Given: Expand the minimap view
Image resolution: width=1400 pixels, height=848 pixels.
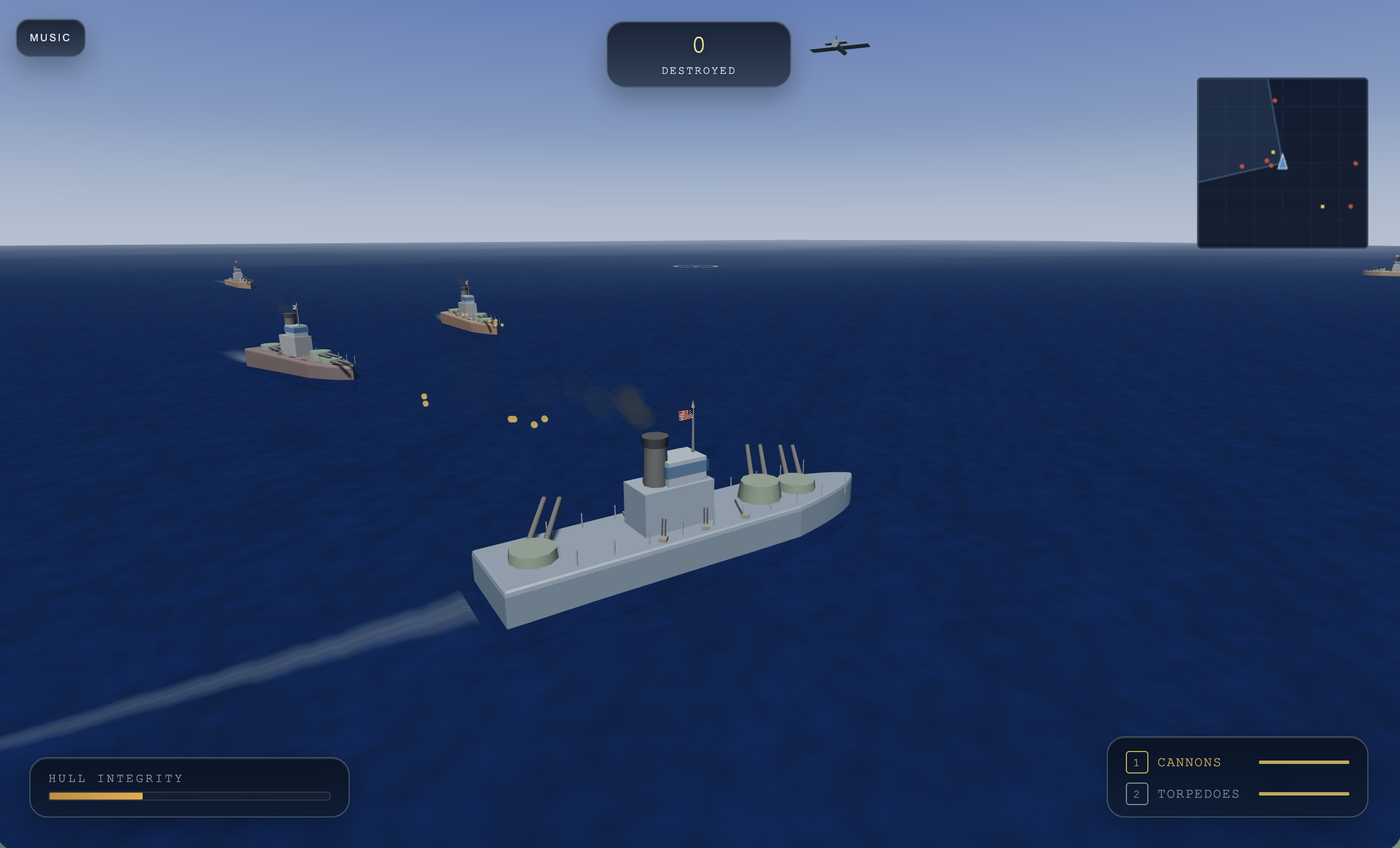Looking at the screenshot, I should tap(1283, 162).
